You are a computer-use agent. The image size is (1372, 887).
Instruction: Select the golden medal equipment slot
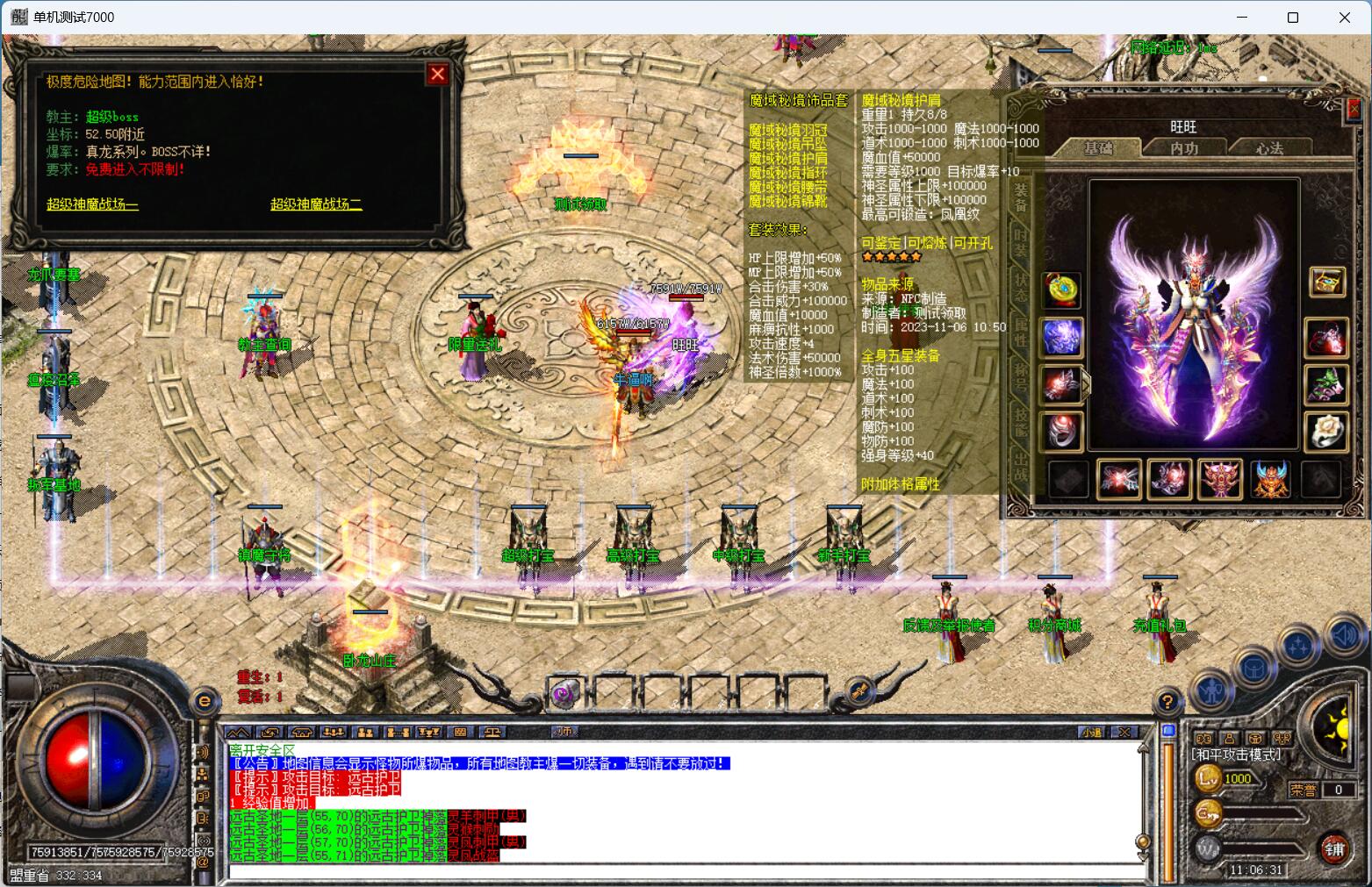(x=1062, y=290)
